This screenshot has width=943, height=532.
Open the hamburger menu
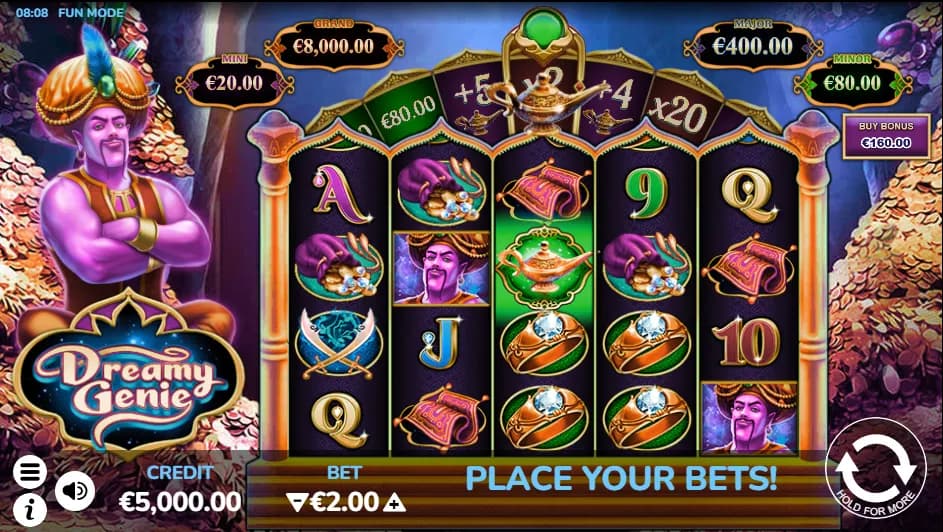(x=30, y=471)
